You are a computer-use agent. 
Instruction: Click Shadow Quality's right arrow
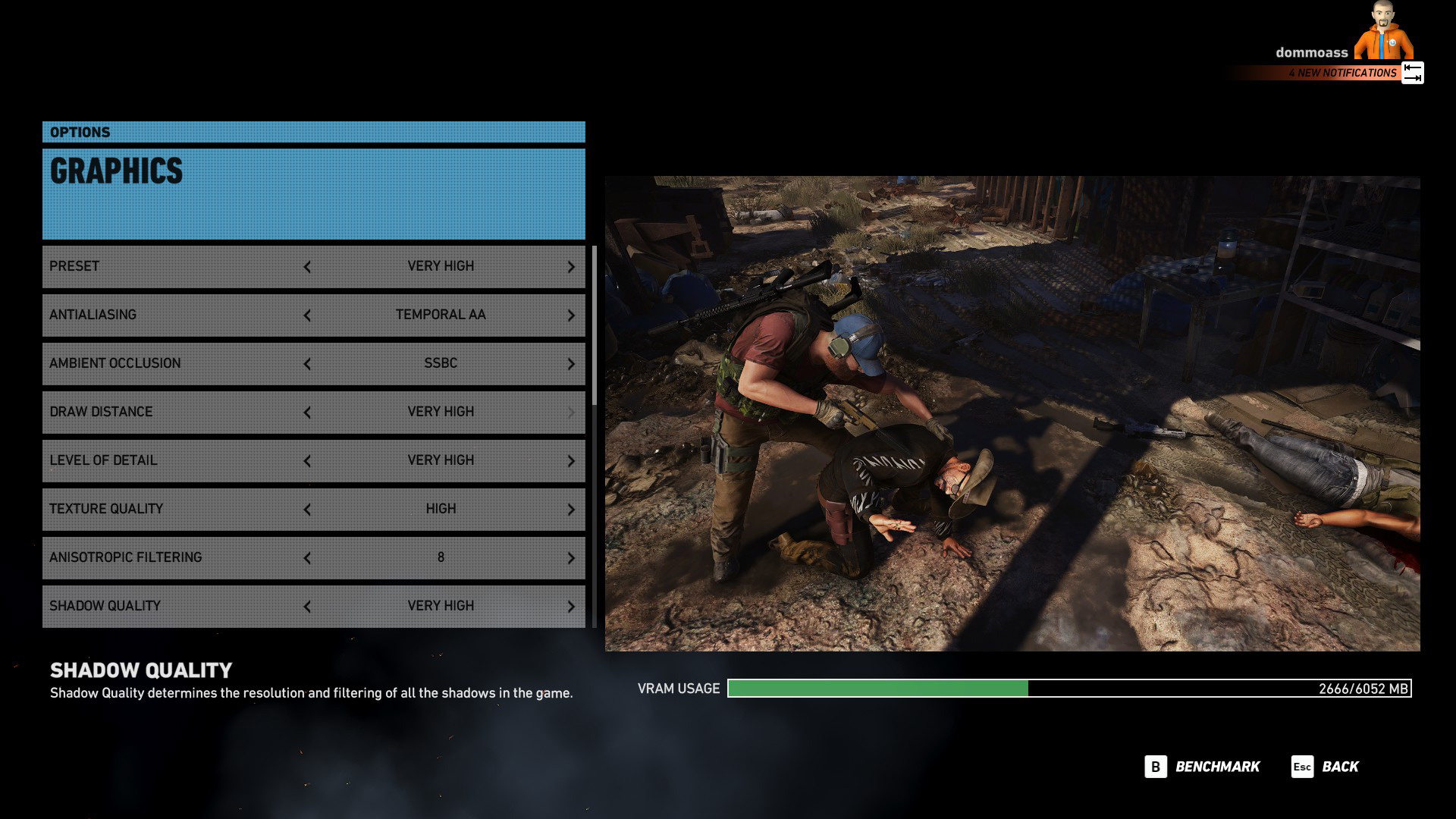point(571,607)
